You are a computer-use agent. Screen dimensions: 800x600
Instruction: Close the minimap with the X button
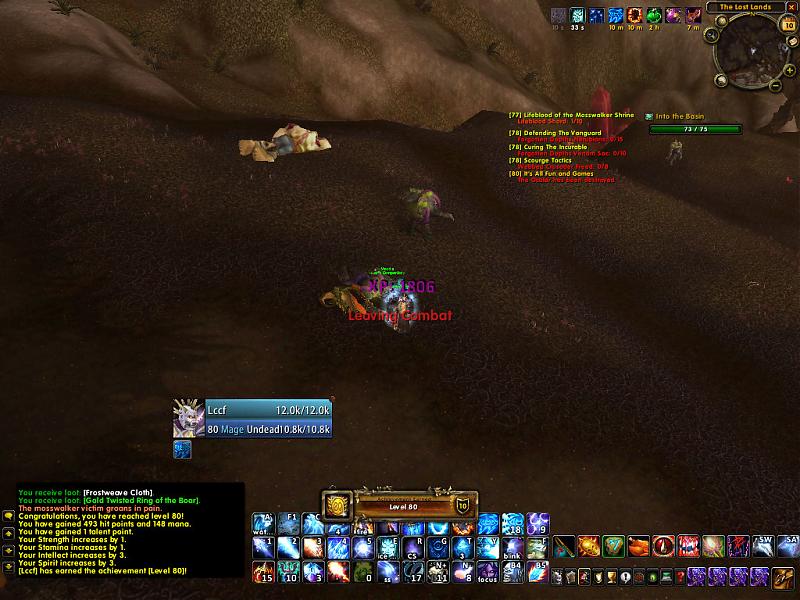[x=790, y=8]
